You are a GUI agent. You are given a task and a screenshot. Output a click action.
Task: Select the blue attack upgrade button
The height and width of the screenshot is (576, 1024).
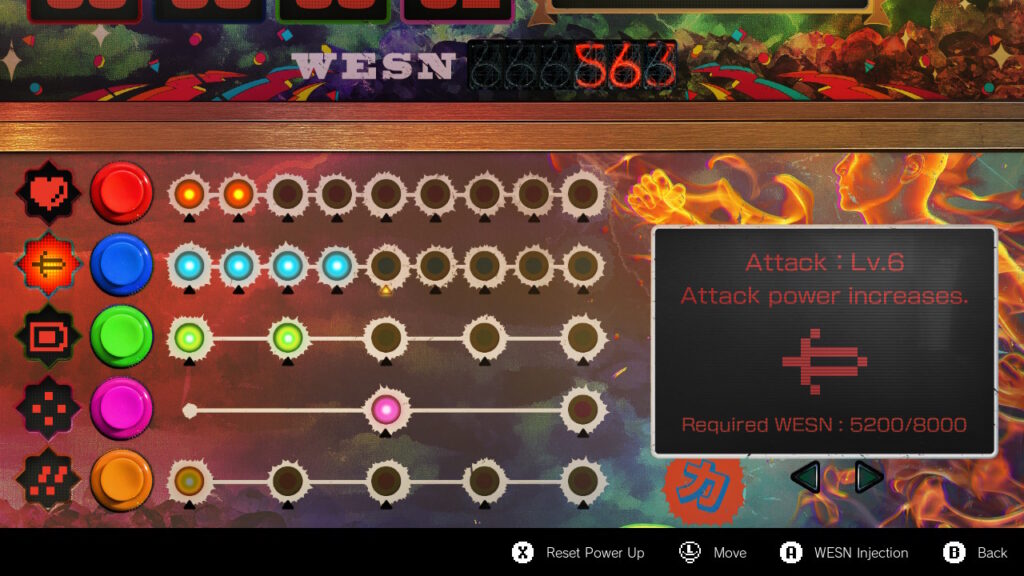click(x=121, y=265)
